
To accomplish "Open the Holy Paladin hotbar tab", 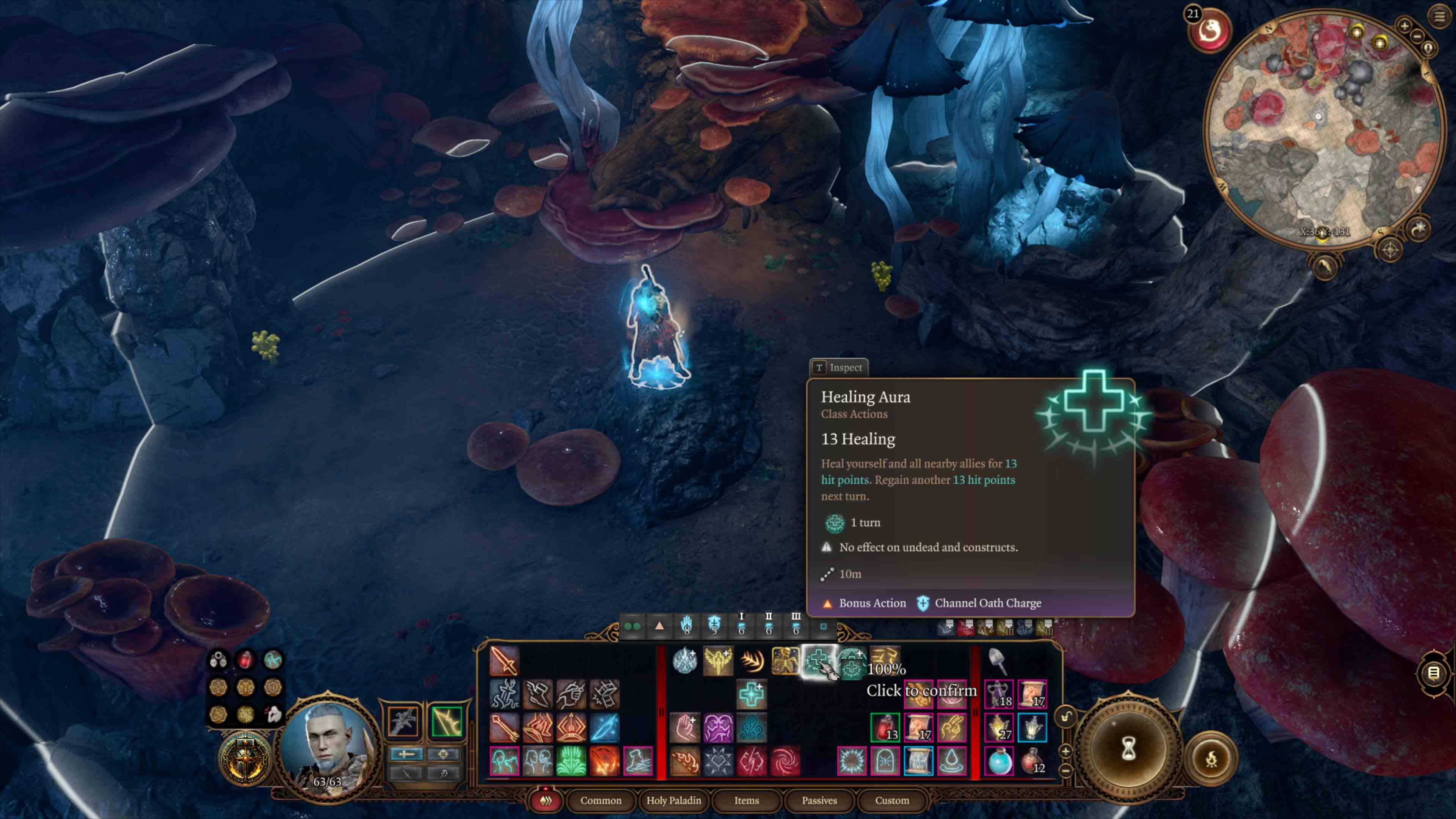I will [673, 800].
